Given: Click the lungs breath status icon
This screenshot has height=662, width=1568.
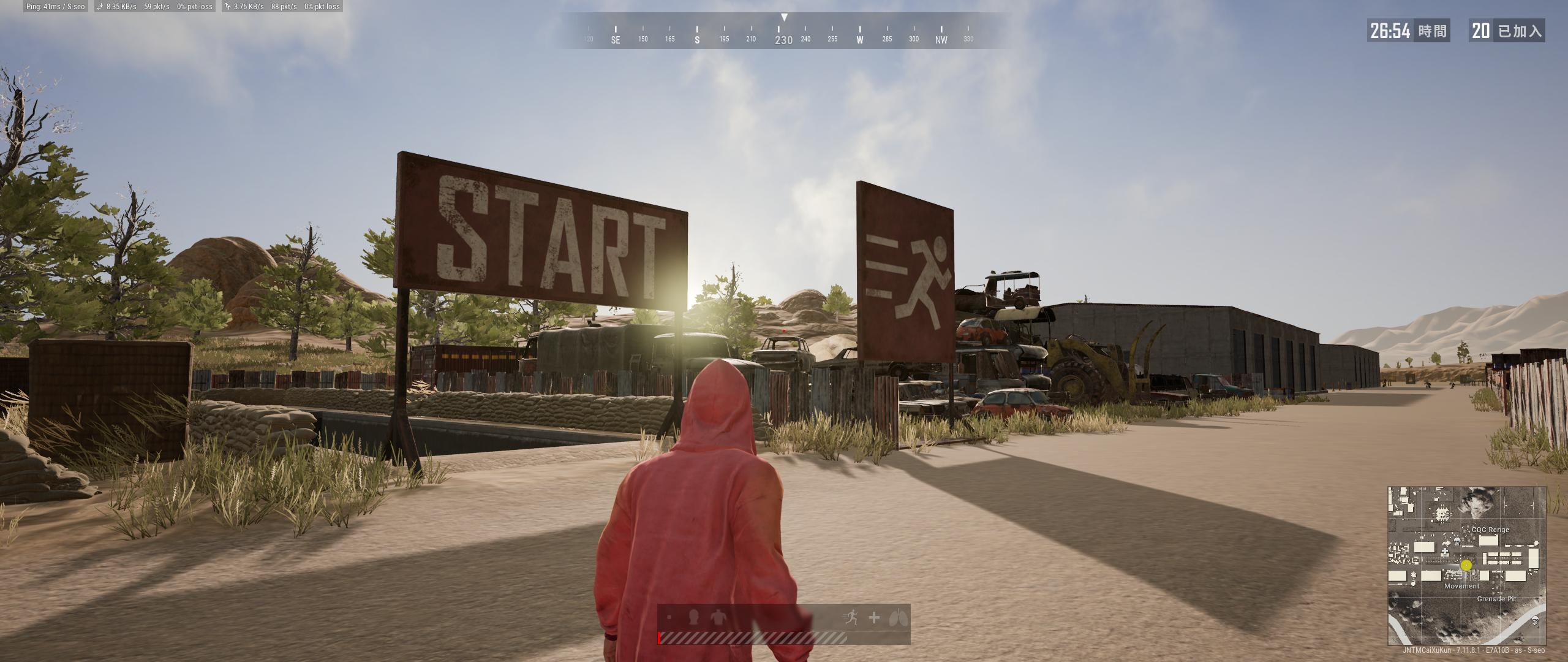Looking at the screenshot, I should 897,618.
